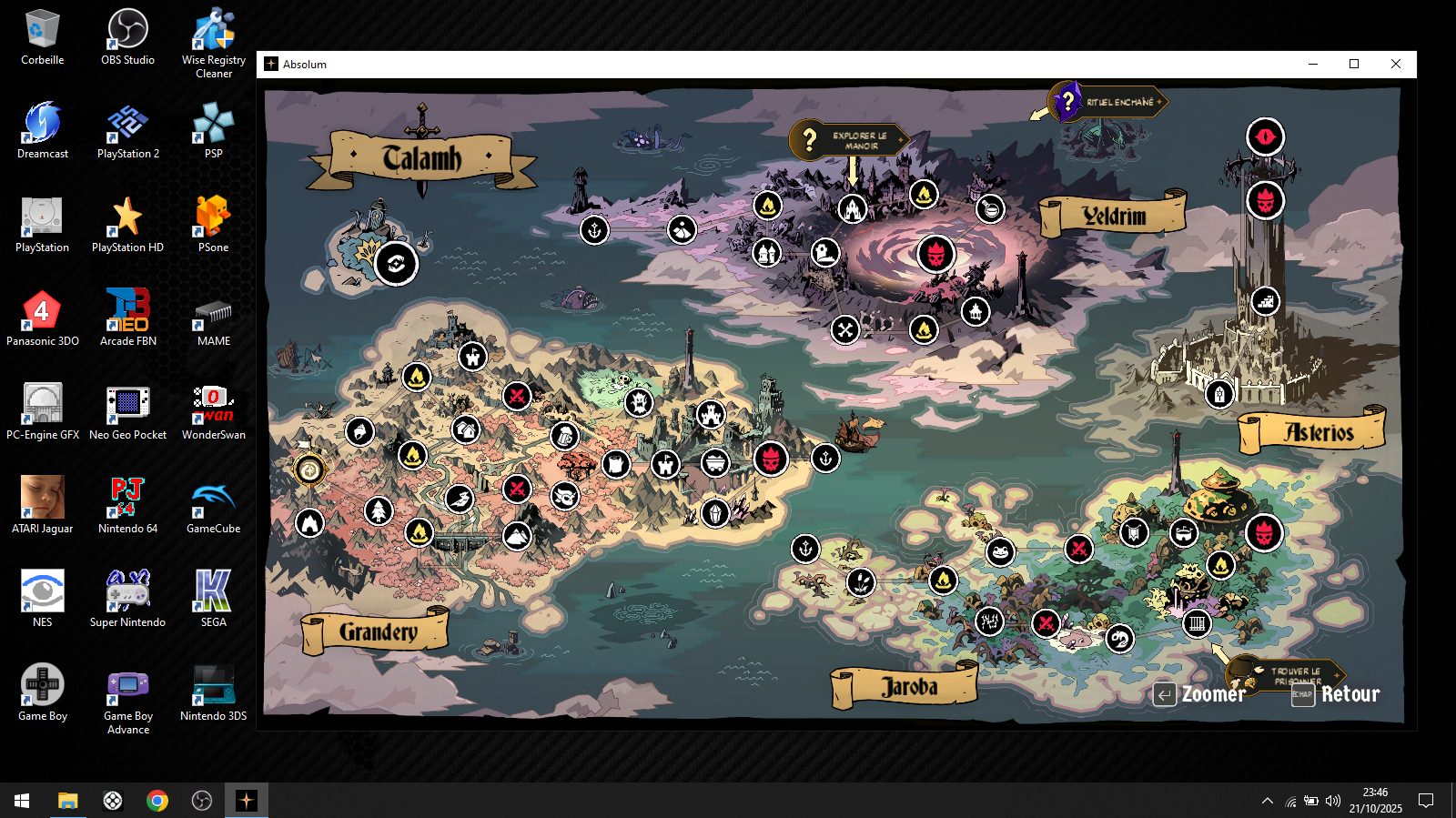Select the frog face marker in Jaroba
Viewport: 1456px width, 818px height.
pos(1000,550)
